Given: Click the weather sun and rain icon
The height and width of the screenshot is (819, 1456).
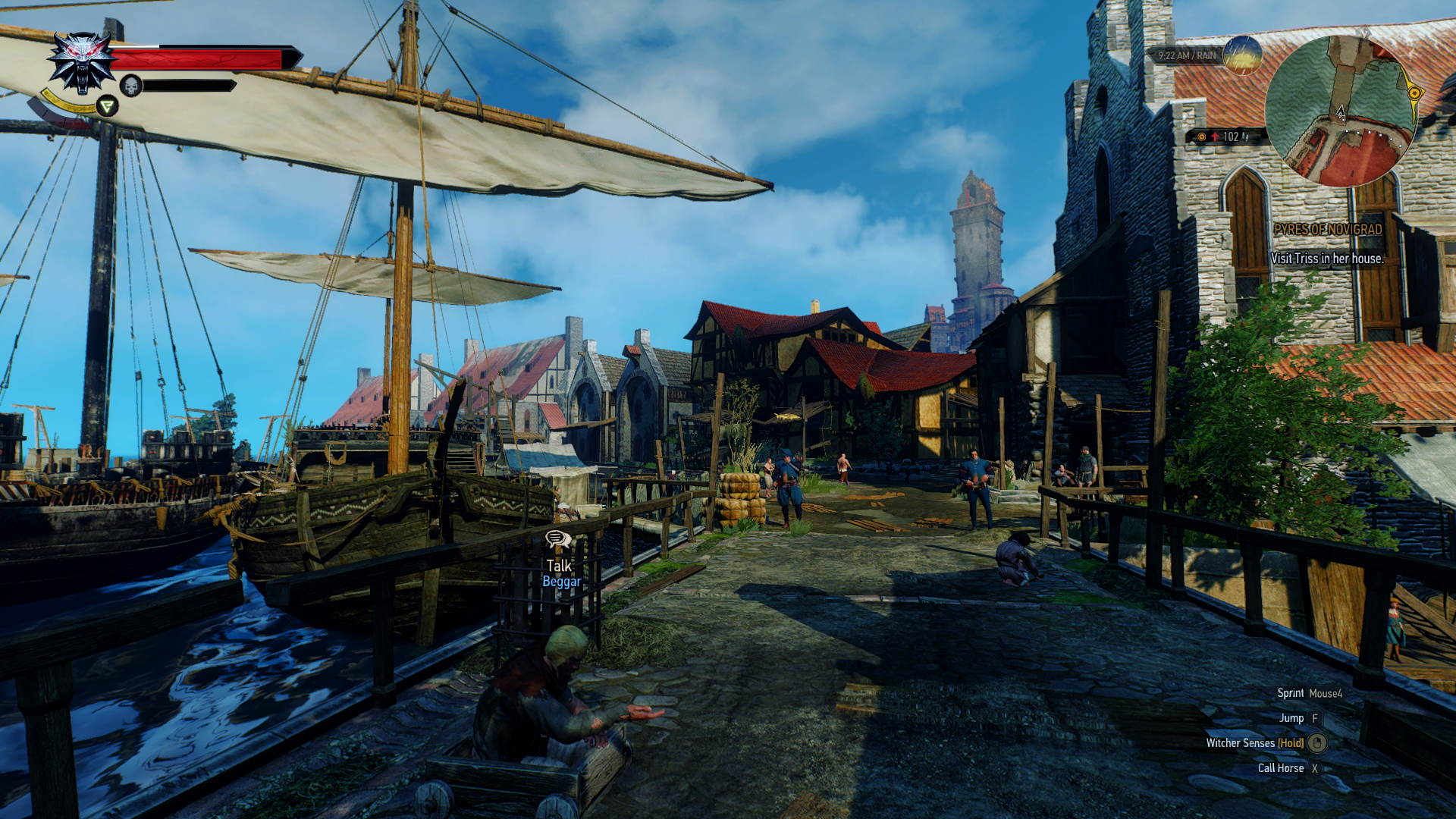Looking at the screenshot, I should (1242, 55).
